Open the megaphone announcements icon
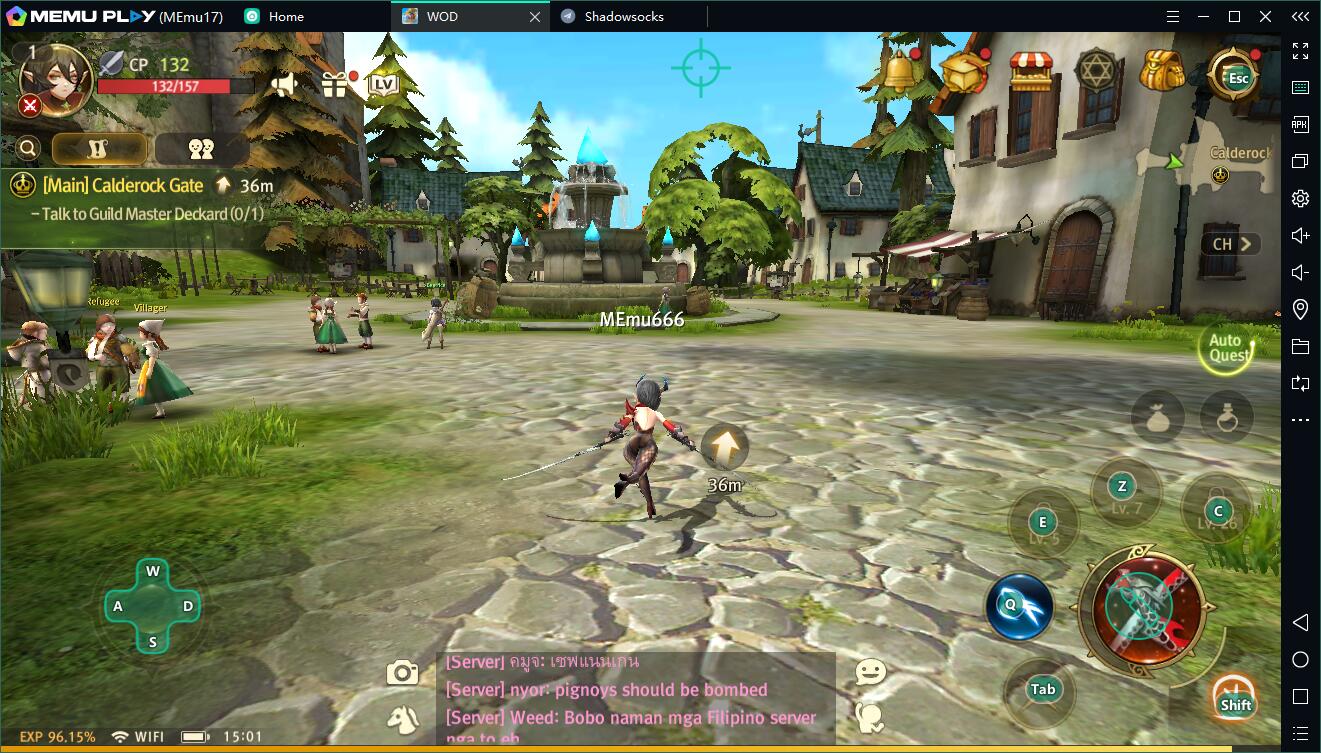The image size is (1321, 753). (x=284, y=85)
